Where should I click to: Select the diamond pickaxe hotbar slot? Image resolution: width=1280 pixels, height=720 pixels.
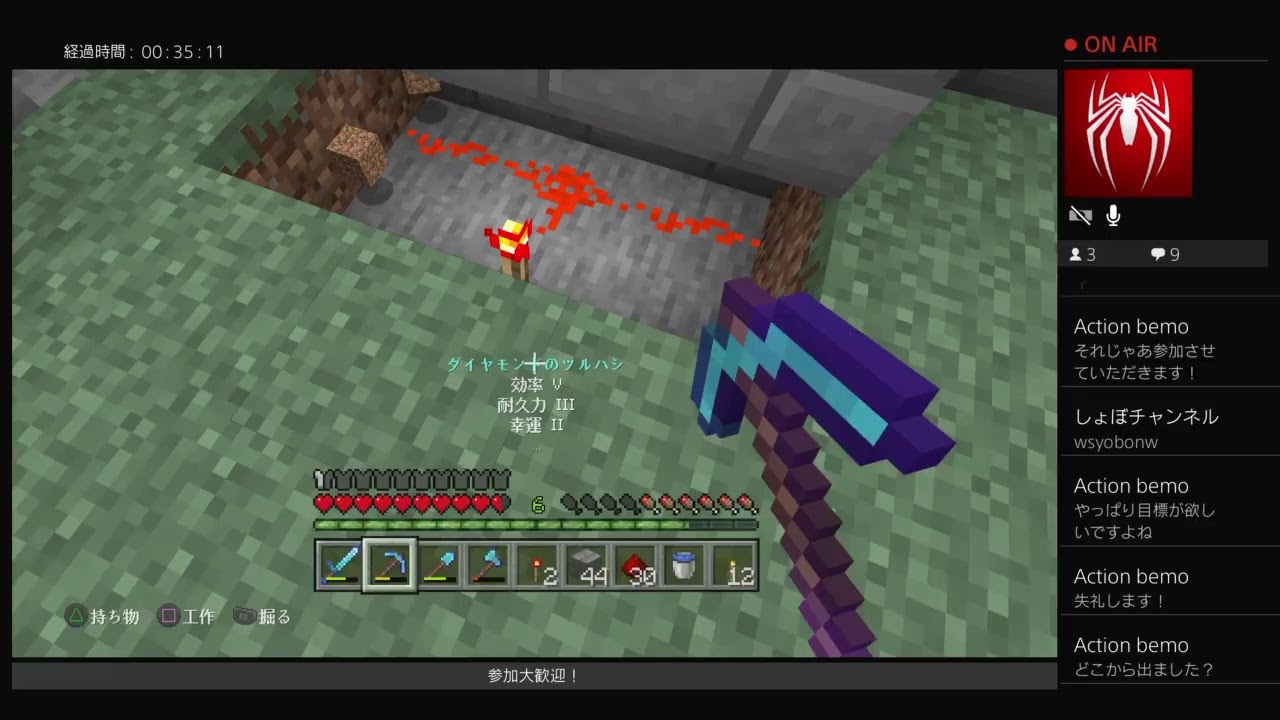(x=387, y=566)
